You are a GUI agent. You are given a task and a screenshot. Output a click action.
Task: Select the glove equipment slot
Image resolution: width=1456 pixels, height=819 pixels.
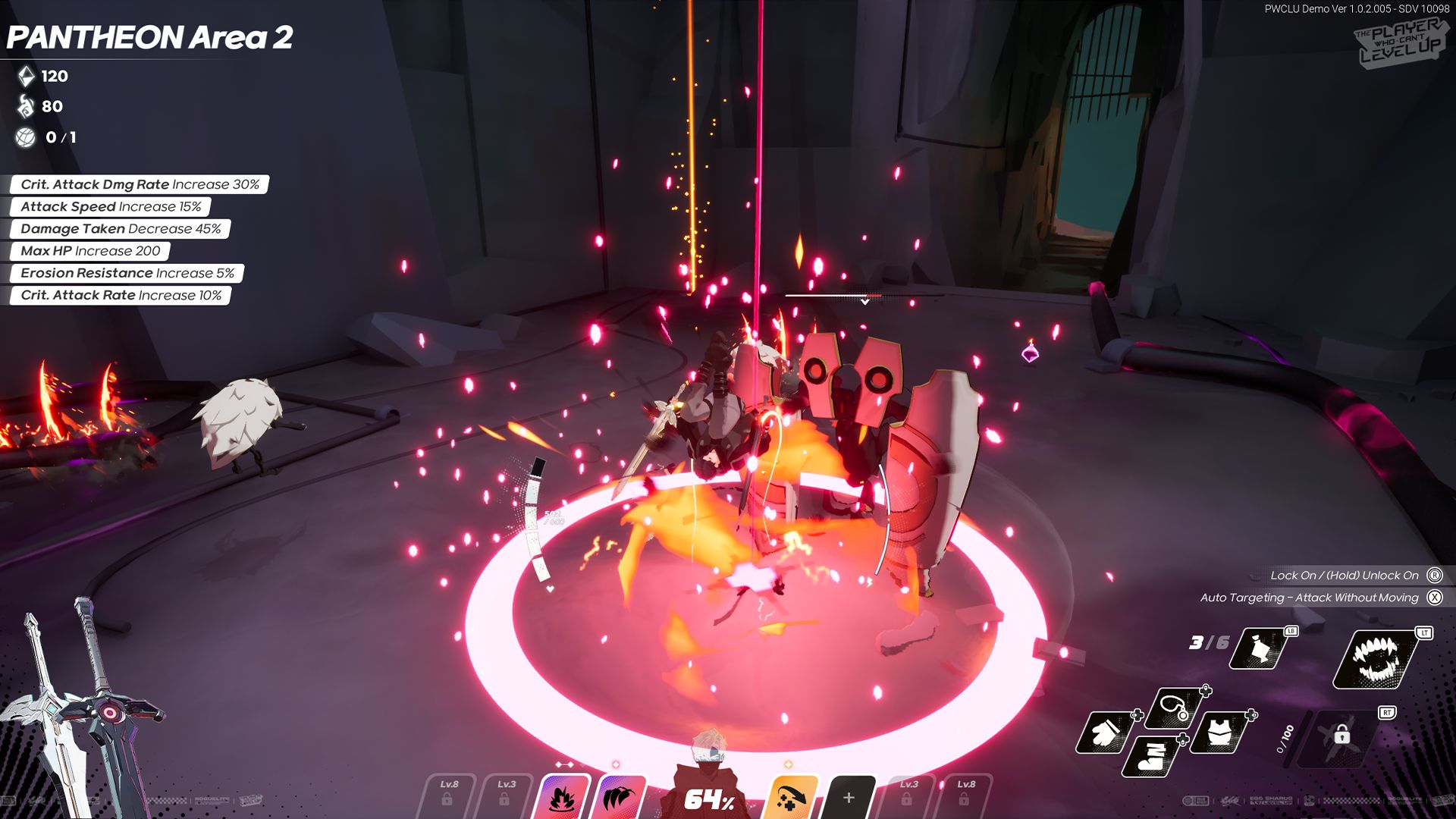1106,733
